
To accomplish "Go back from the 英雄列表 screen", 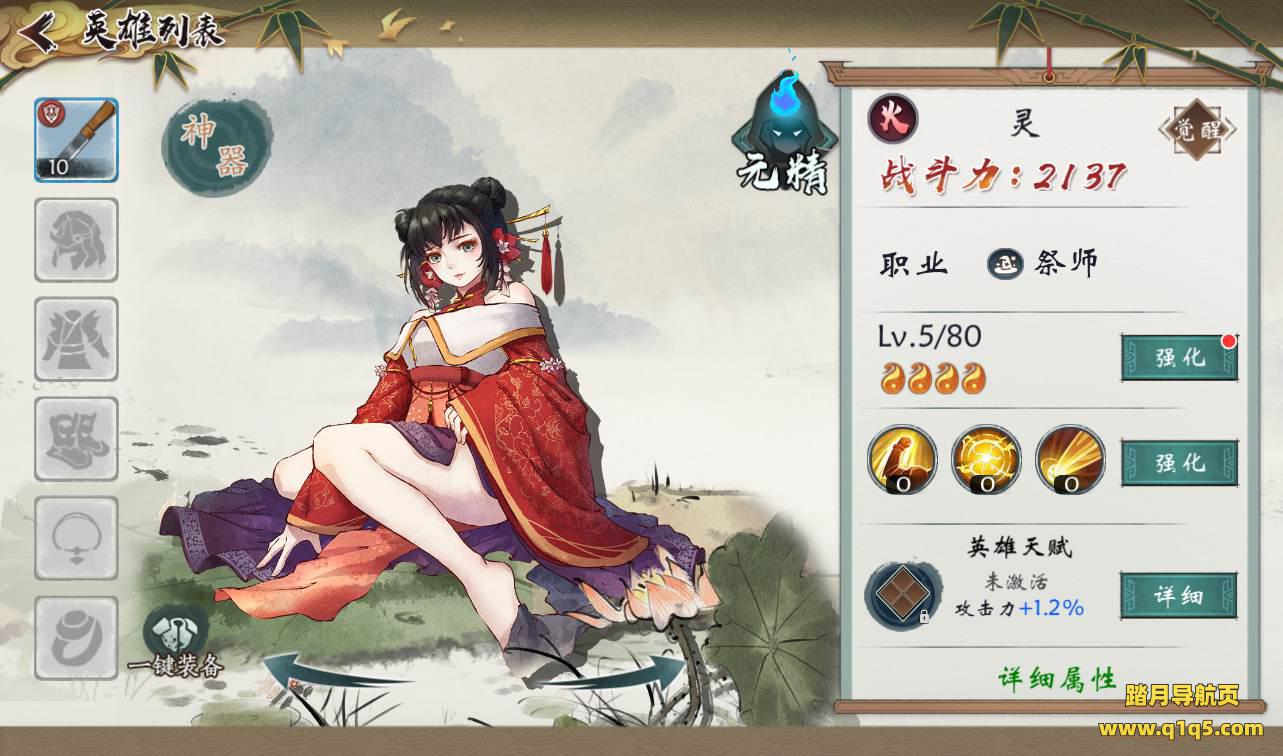I will coord(38,32).
